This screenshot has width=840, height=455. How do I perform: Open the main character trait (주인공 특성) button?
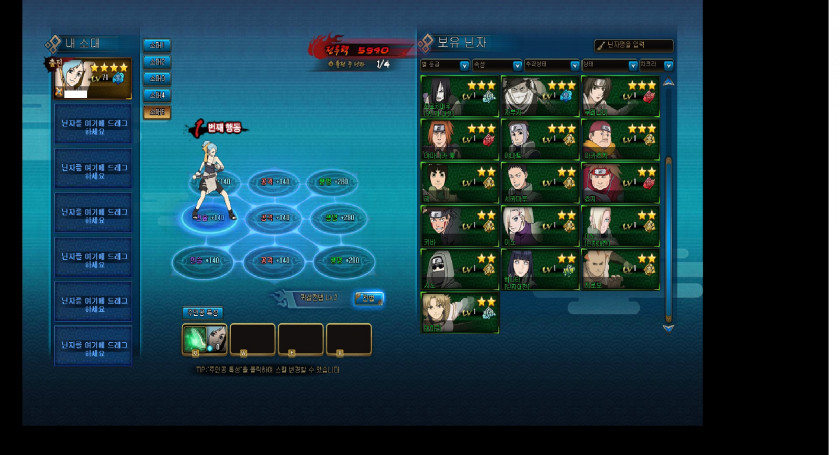202,313
